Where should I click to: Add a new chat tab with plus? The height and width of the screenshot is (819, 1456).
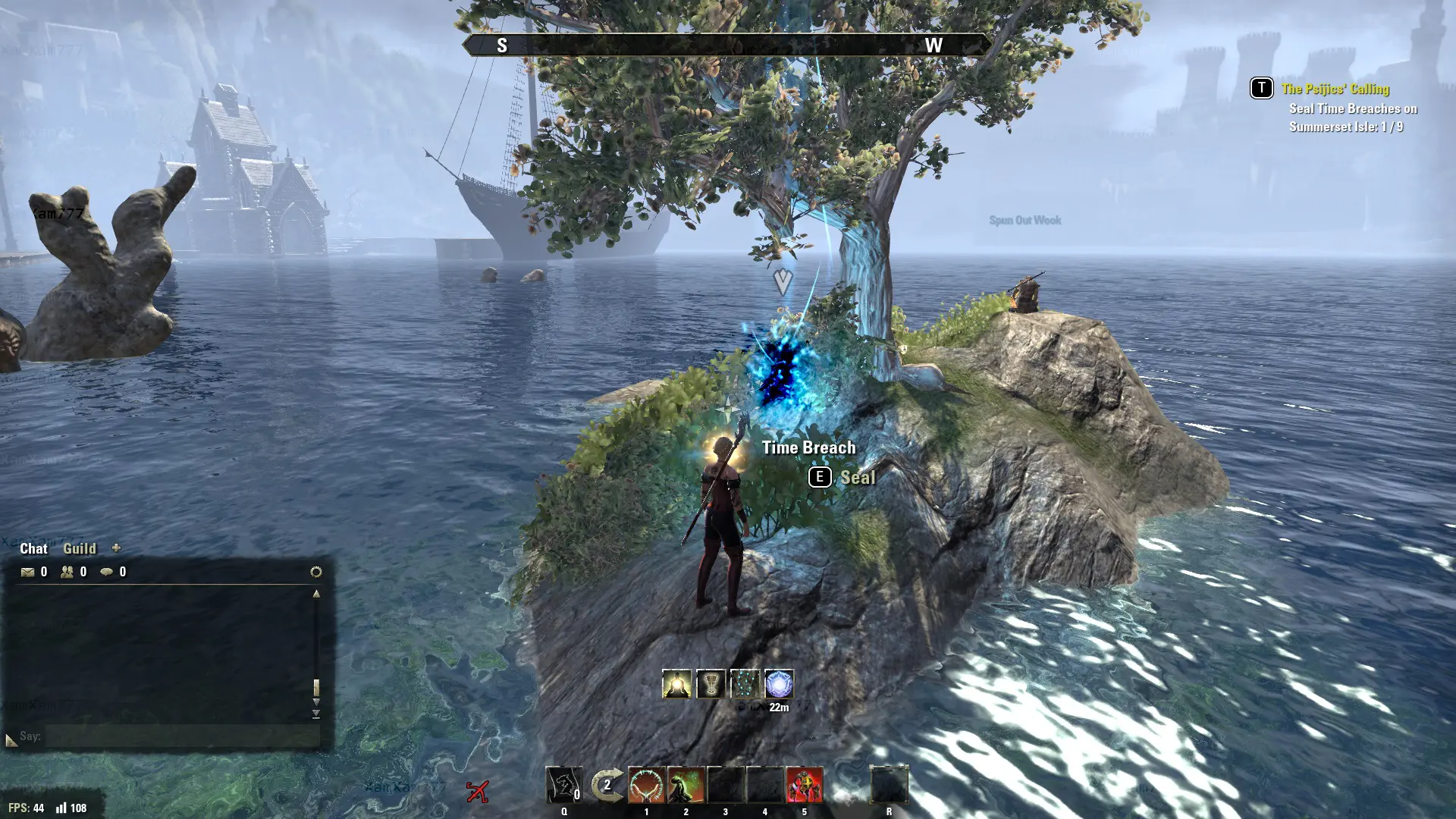tap(116, 548)
